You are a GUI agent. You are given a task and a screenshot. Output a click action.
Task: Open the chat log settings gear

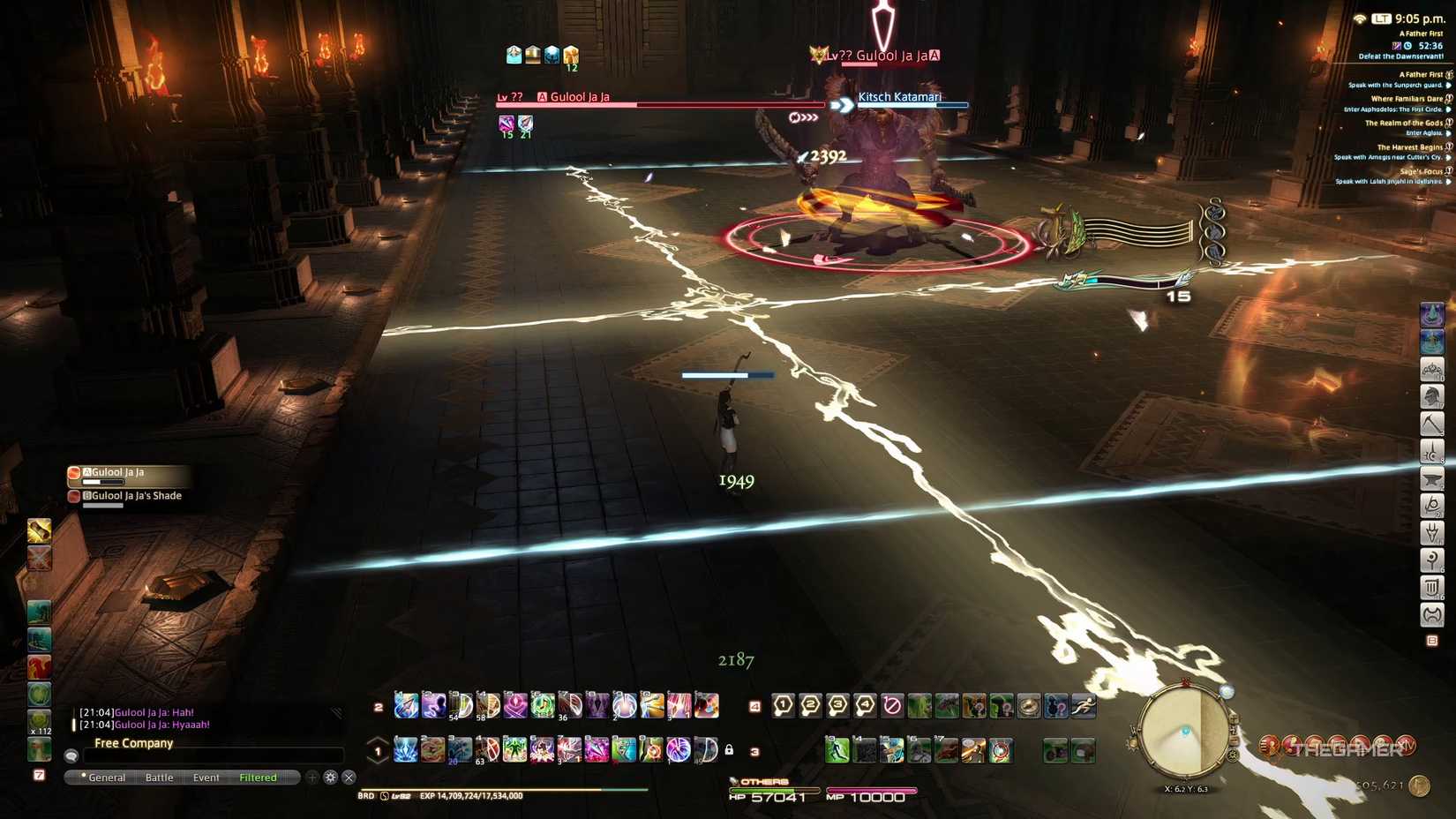pos(330,778)
